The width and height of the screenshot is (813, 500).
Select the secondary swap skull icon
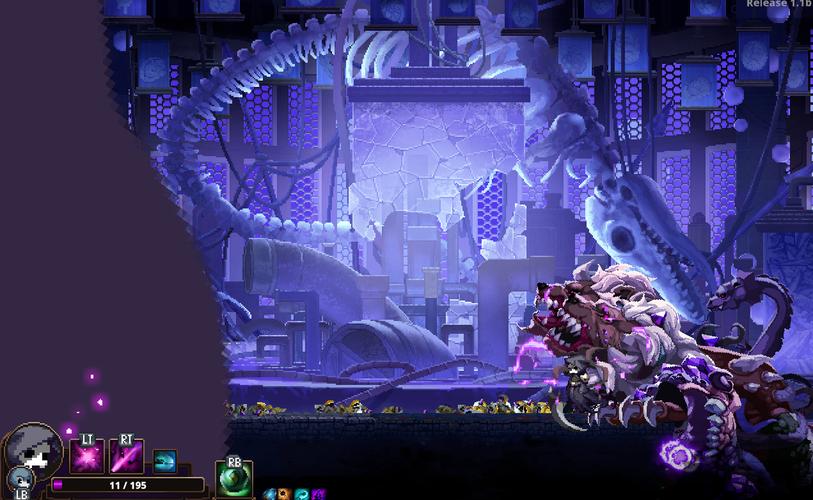click(21, 480)
